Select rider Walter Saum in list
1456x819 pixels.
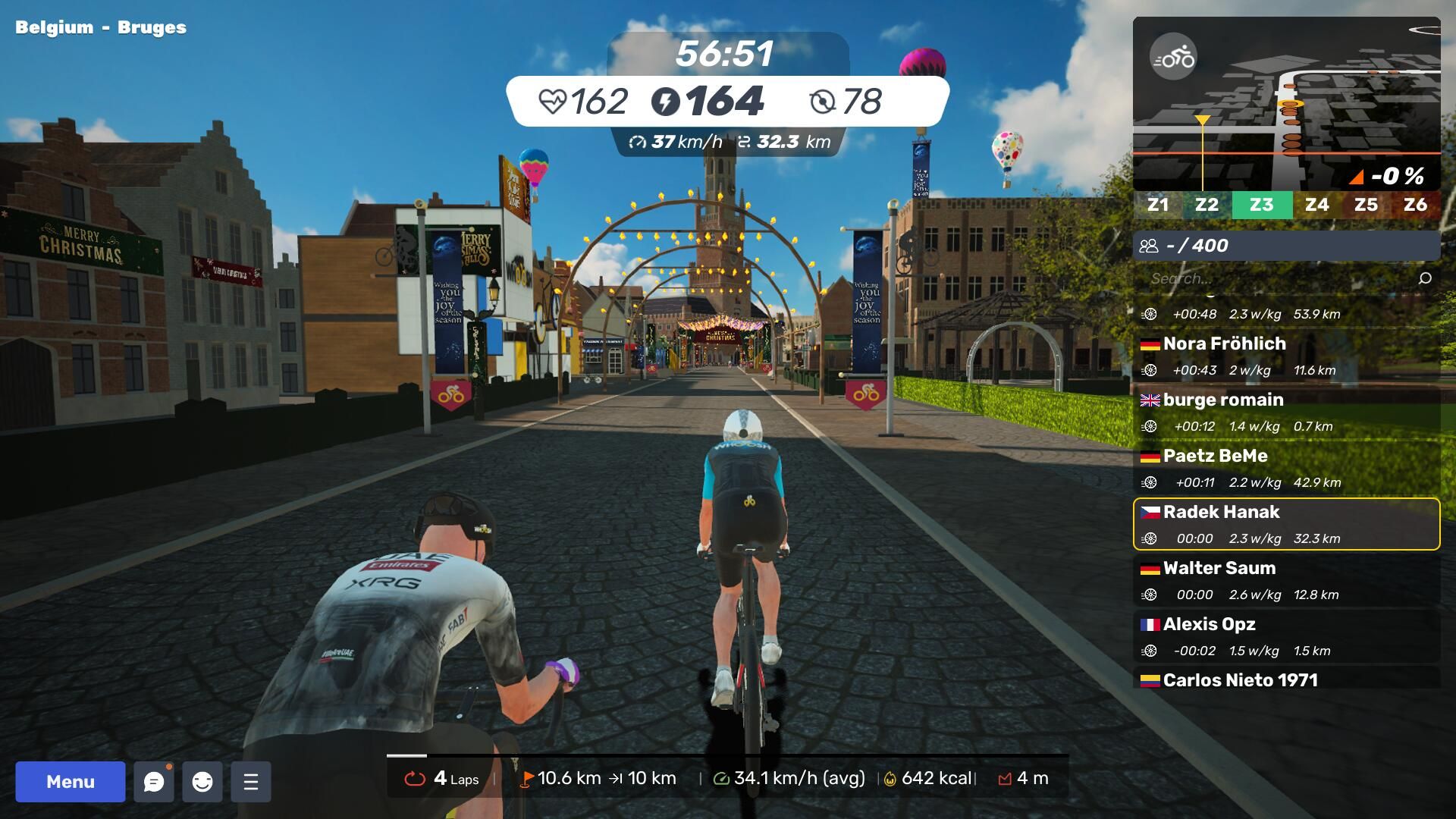[x=1286, y=580]
